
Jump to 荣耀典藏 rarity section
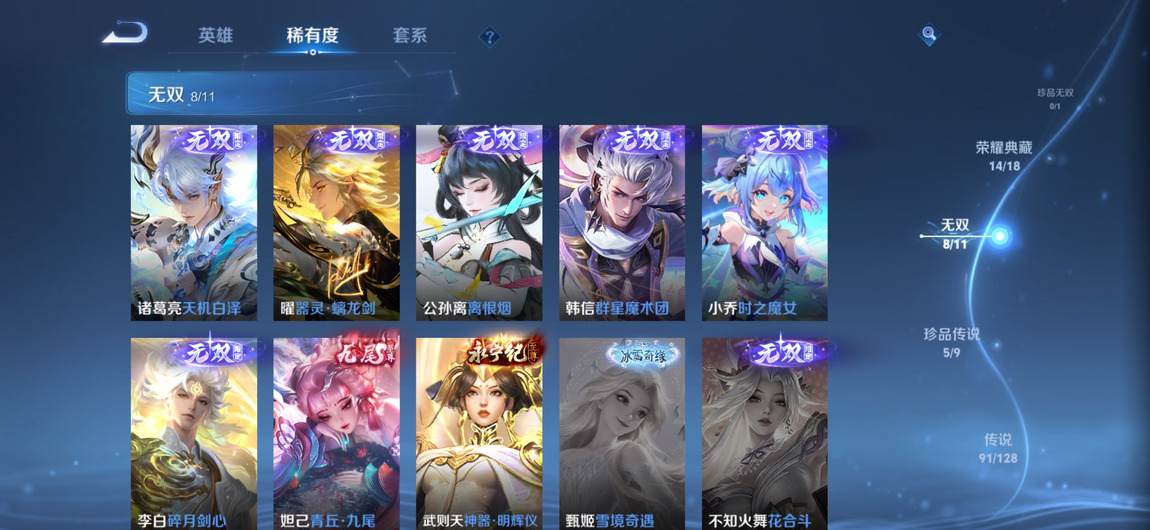[1003, 155]
